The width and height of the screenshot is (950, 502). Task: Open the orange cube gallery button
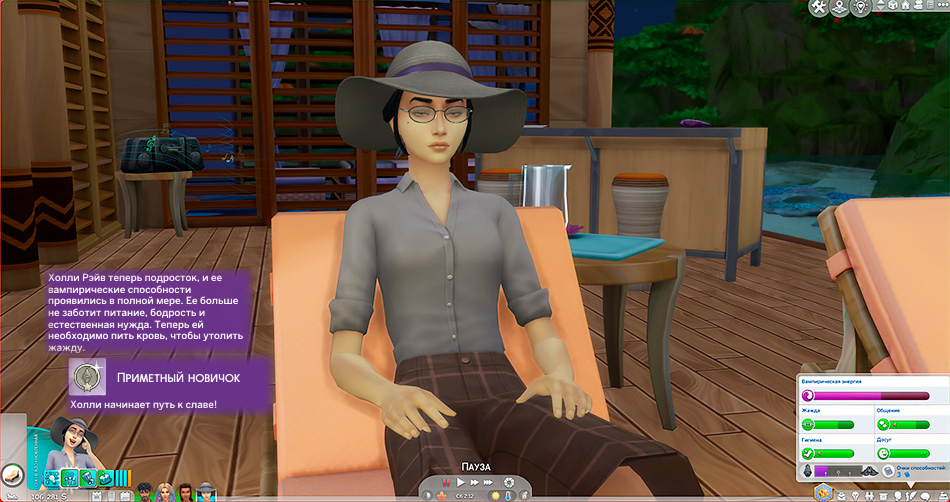coord(825,492)
